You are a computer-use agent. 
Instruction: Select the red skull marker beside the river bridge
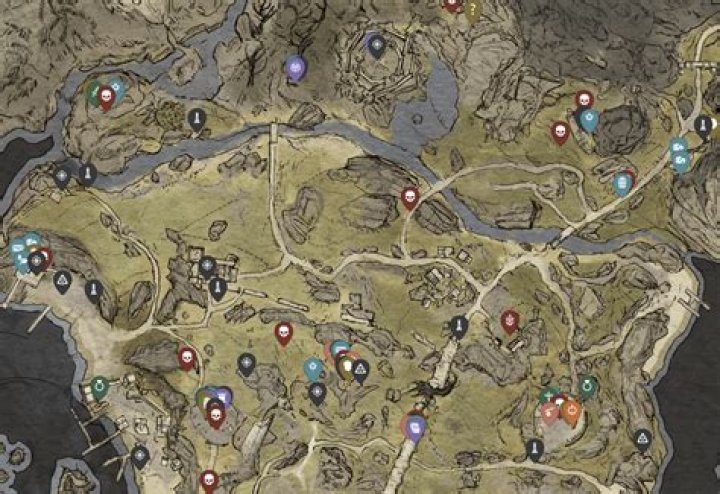pos(409,197)
